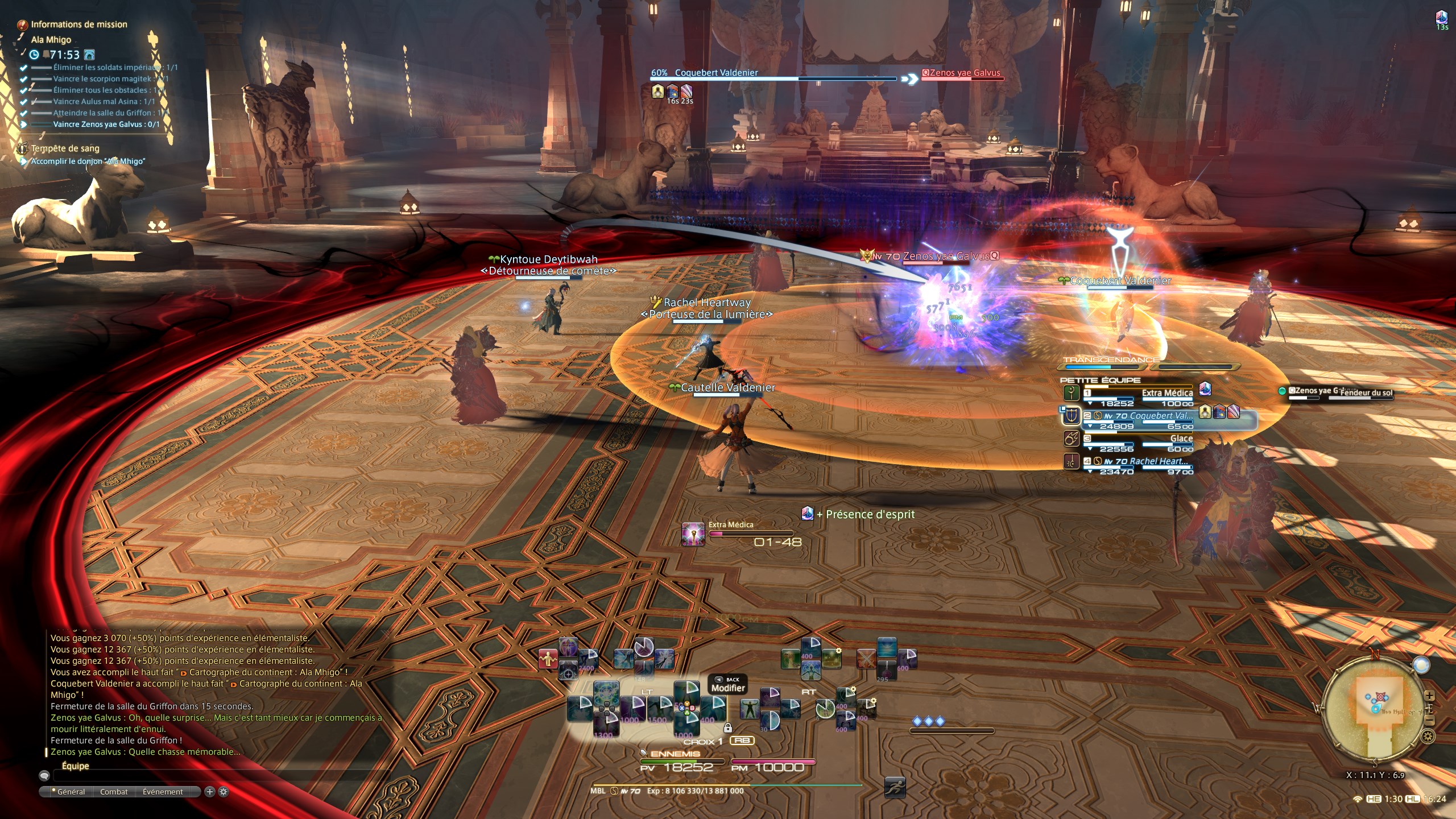Add a new chat tab with plus button
Image resolution: width=1456 pixels, height=819 pixels.
(x=209, y=792)
